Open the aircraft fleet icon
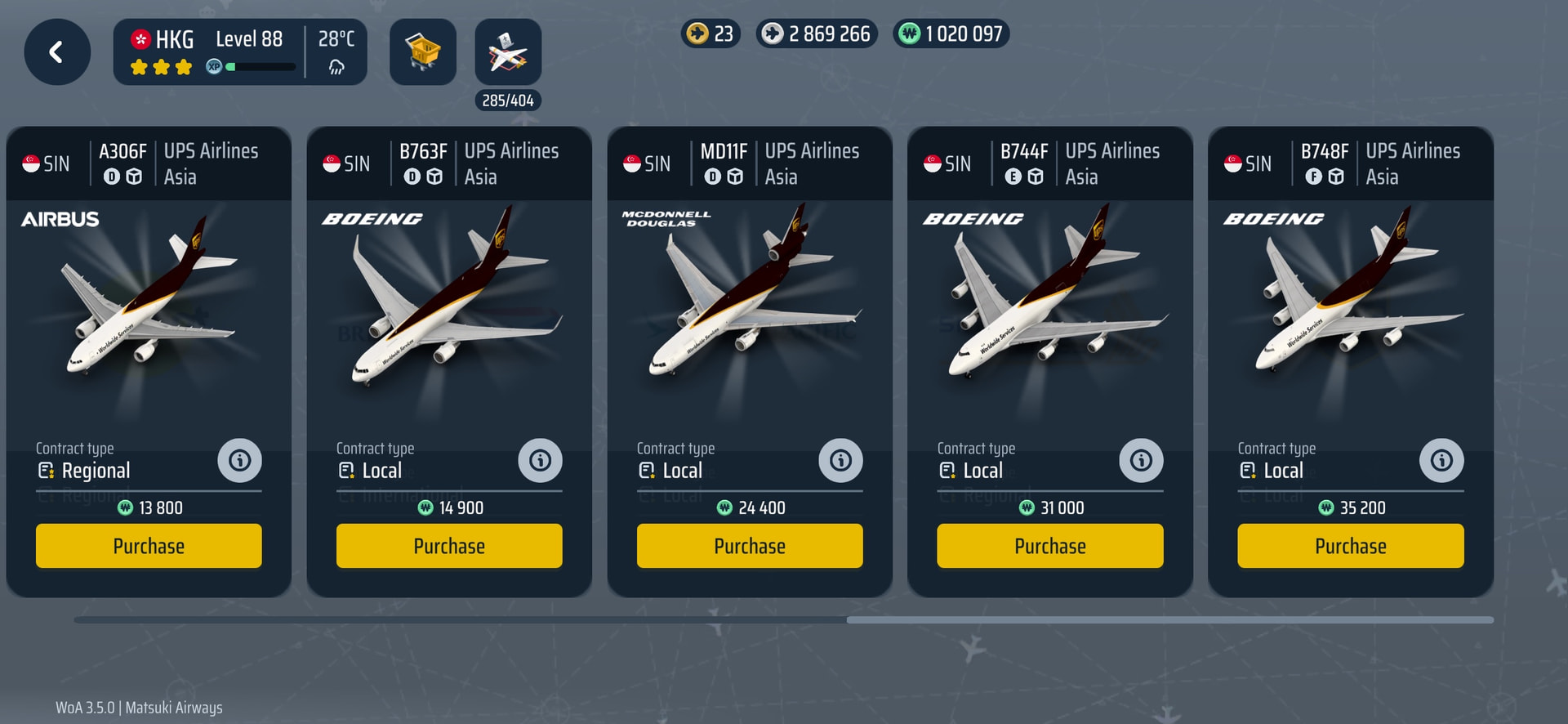The width and height of the screenshot is (1568, 724). tap(507, 52)
